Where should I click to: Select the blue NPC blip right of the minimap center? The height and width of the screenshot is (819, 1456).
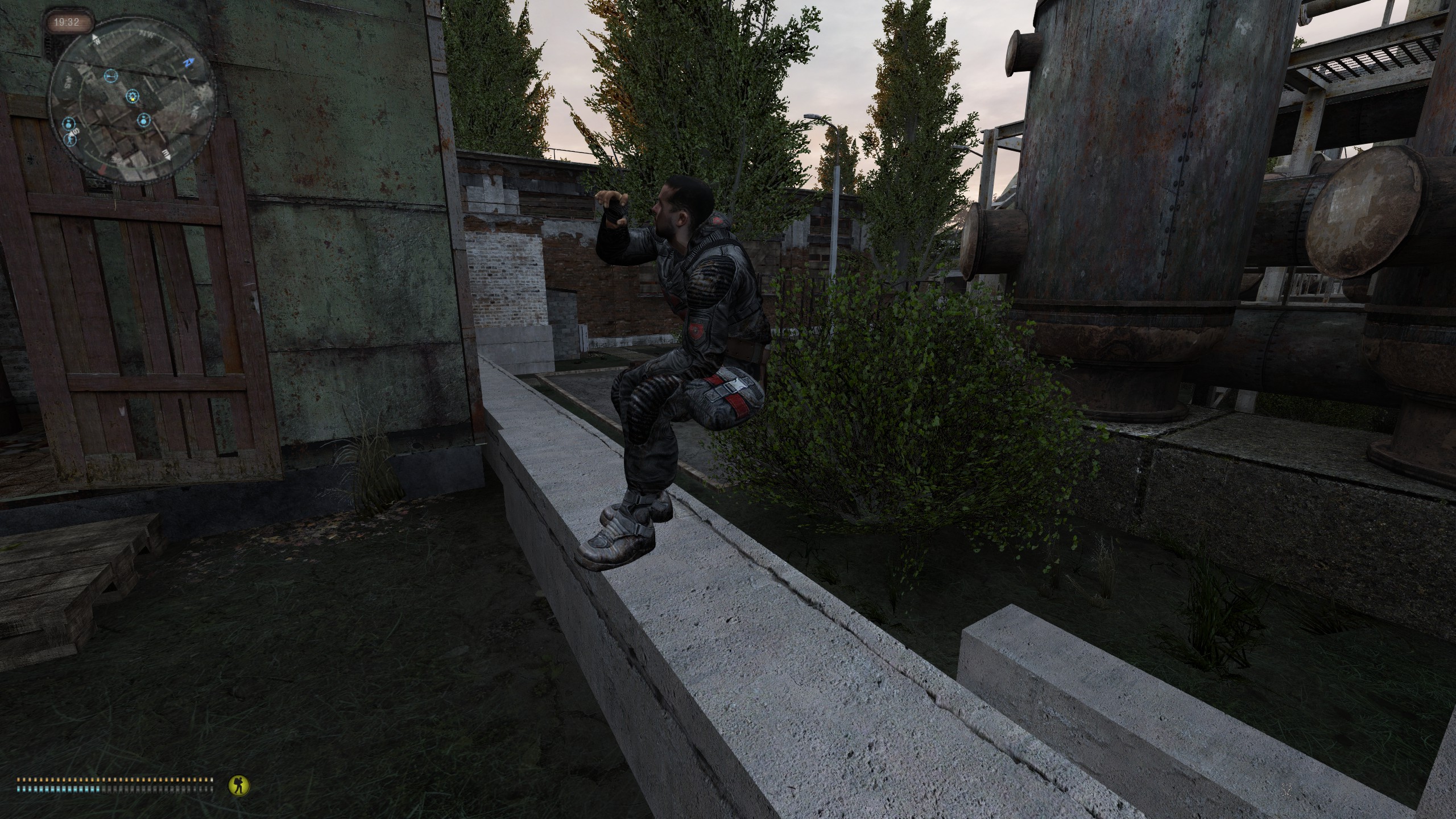(144, 120)
